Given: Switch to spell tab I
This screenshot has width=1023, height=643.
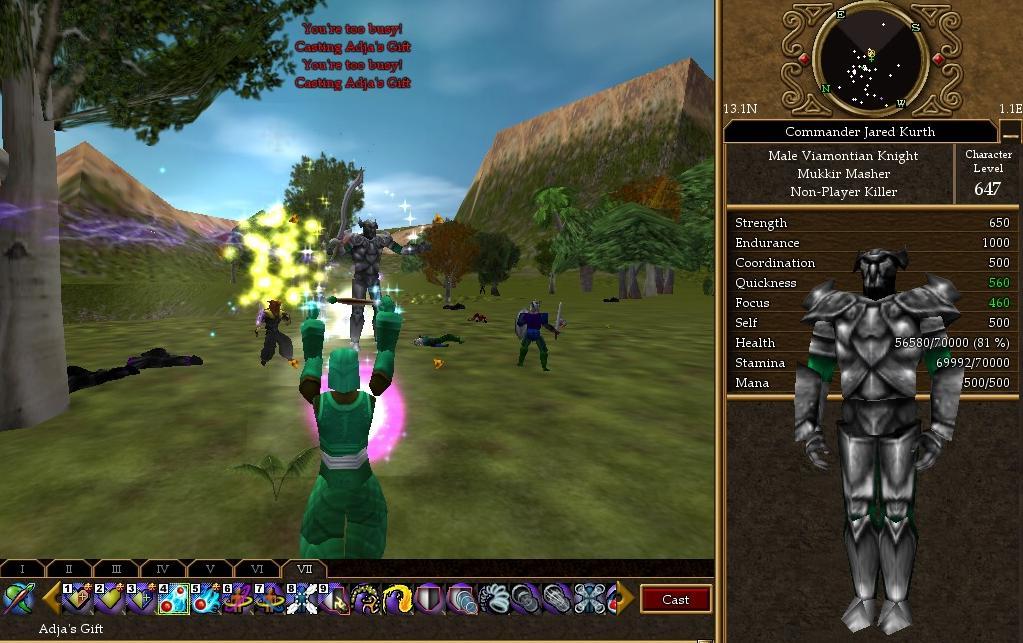Looking at the screenshot, I should 23,569.
